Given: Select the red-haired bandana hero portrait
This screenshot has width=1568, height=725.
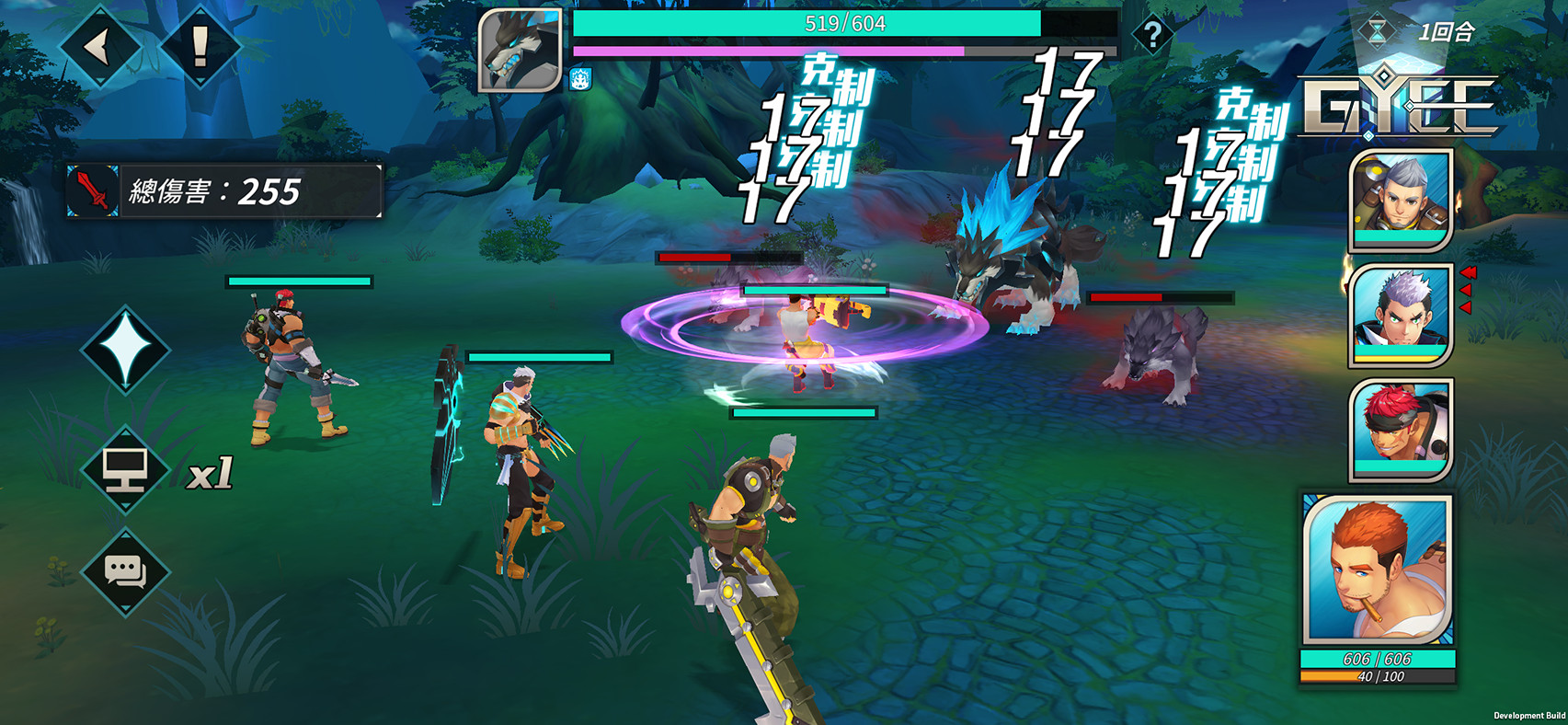Looking at the screenshot, I should coord(1400,430).
